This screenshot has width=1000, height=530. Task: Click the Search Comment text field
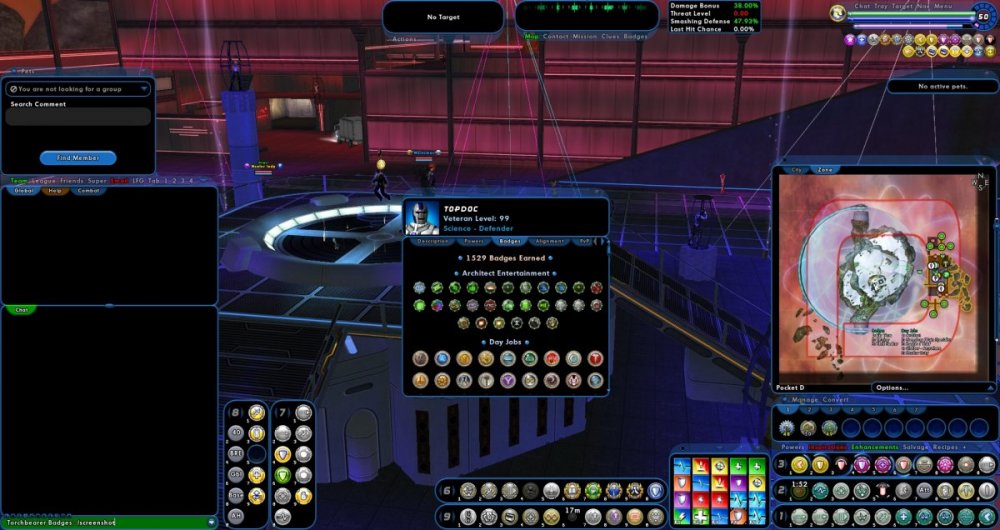click(x=78, y=117)
